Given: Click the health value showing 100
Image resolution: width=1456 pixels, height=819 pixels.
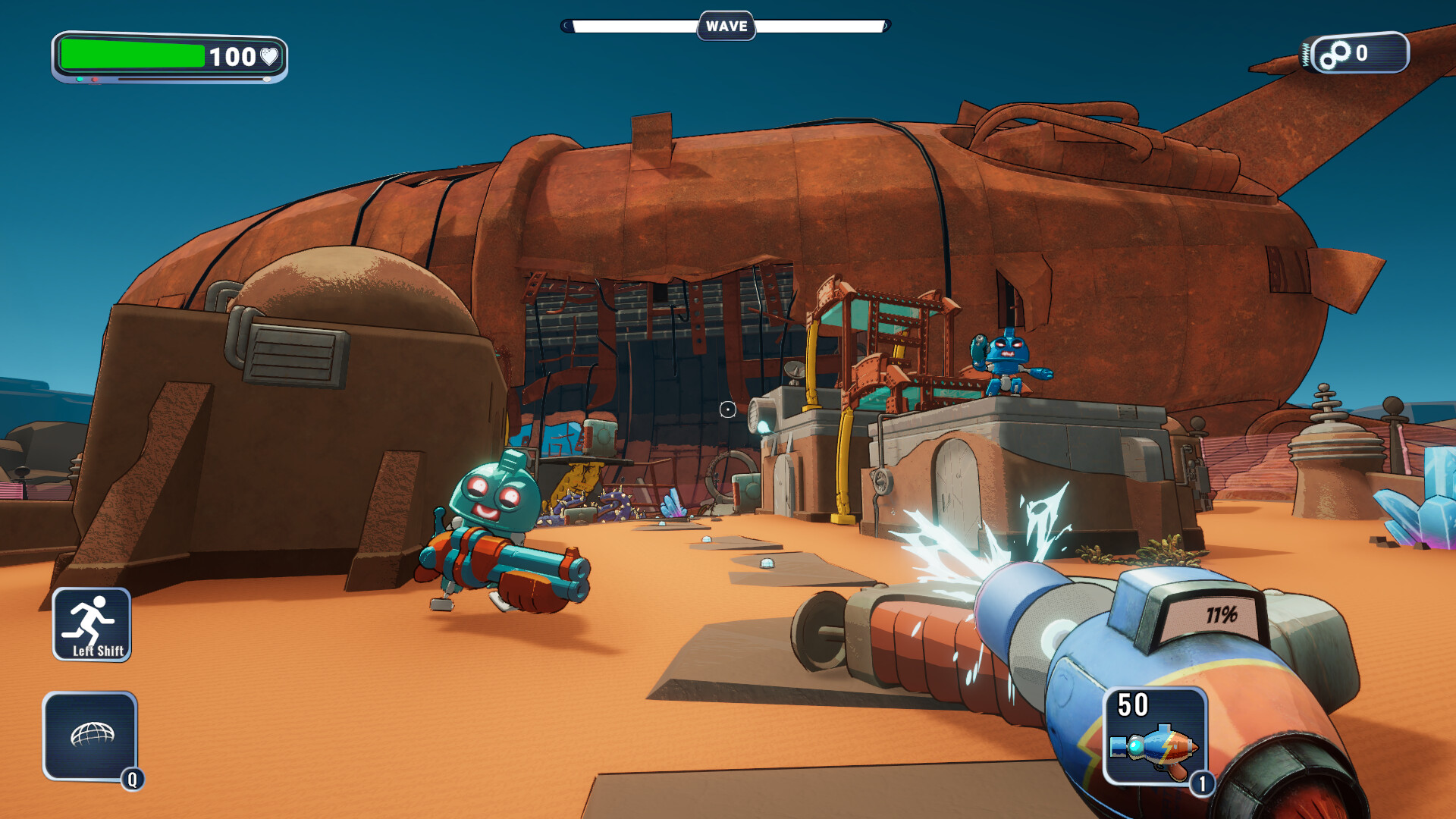Looking at the screenshot, I should pos(234,56).
